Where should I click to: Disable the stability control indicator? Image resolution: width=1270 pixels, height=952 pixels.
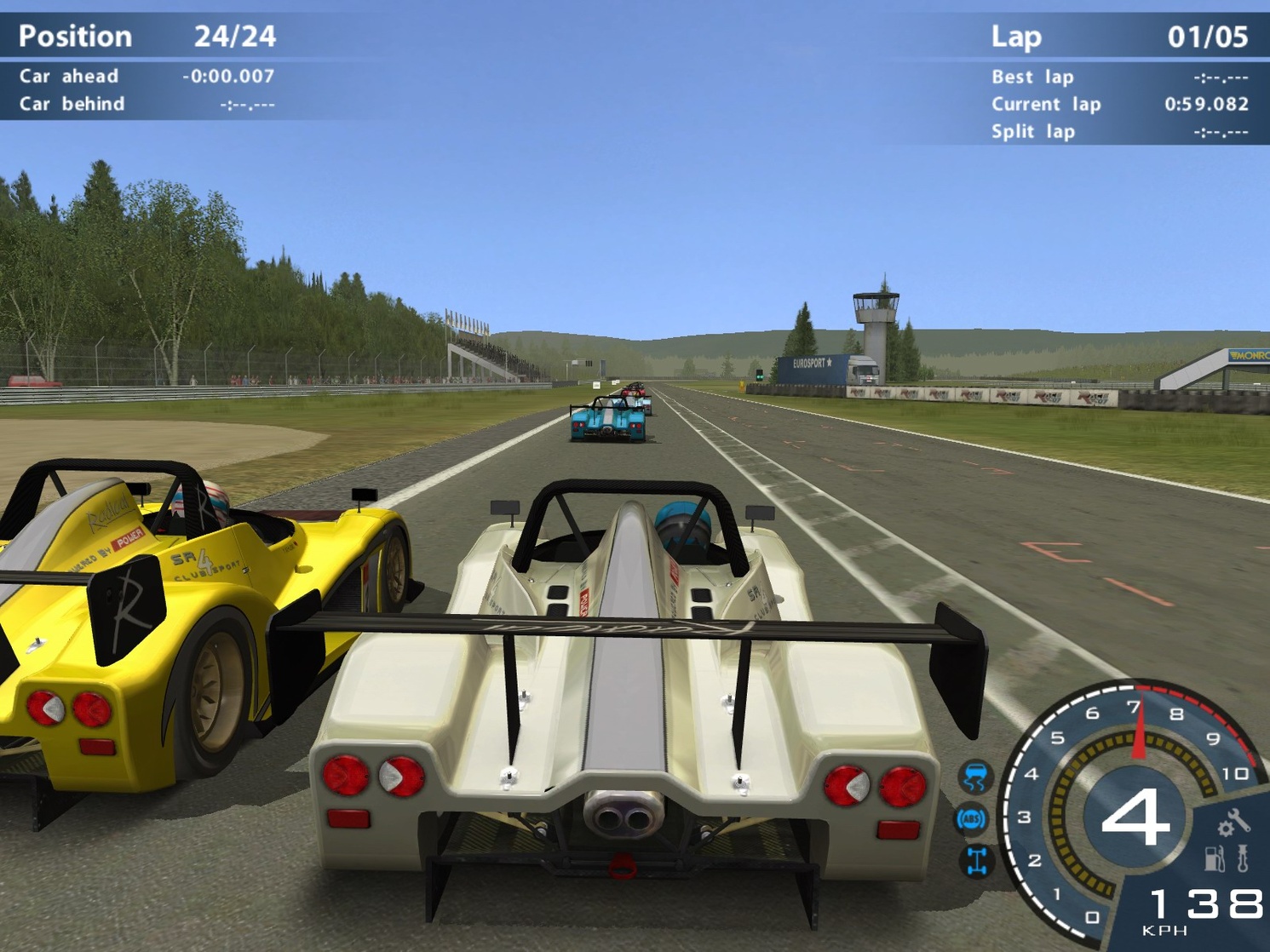click(976, 862)
